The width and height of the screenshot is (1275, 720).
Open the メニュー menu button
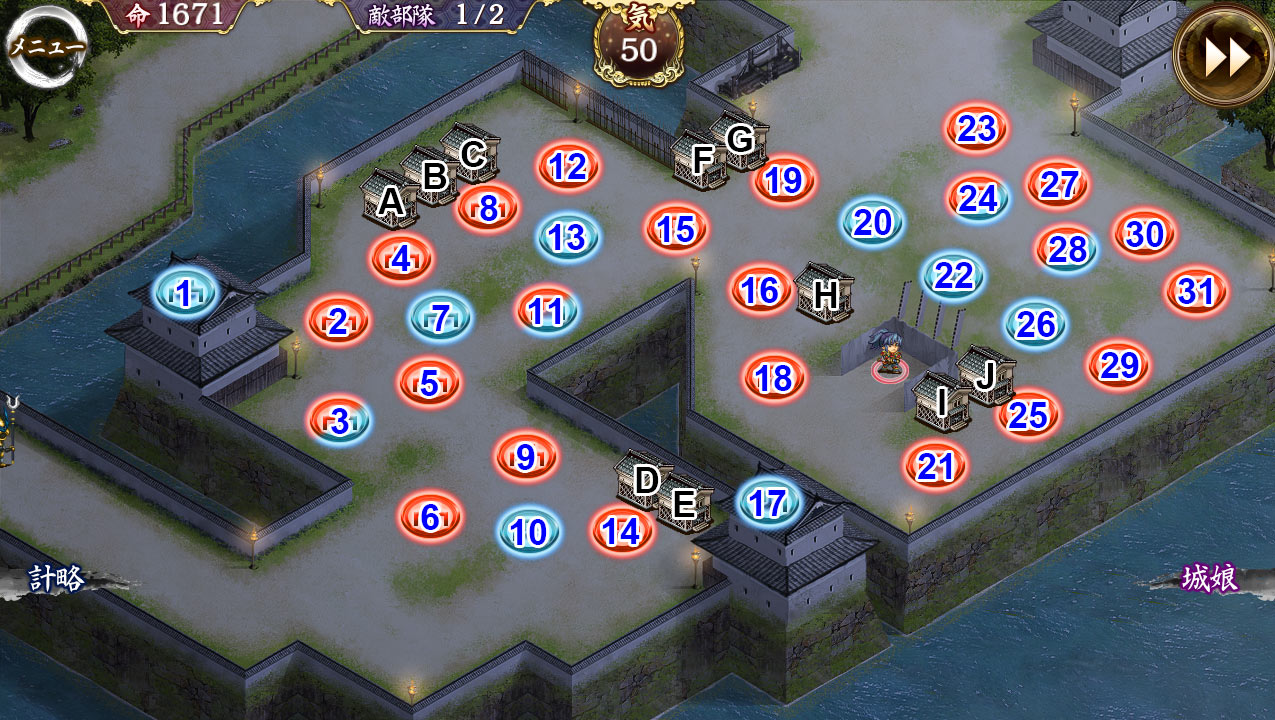coord(46,46)
